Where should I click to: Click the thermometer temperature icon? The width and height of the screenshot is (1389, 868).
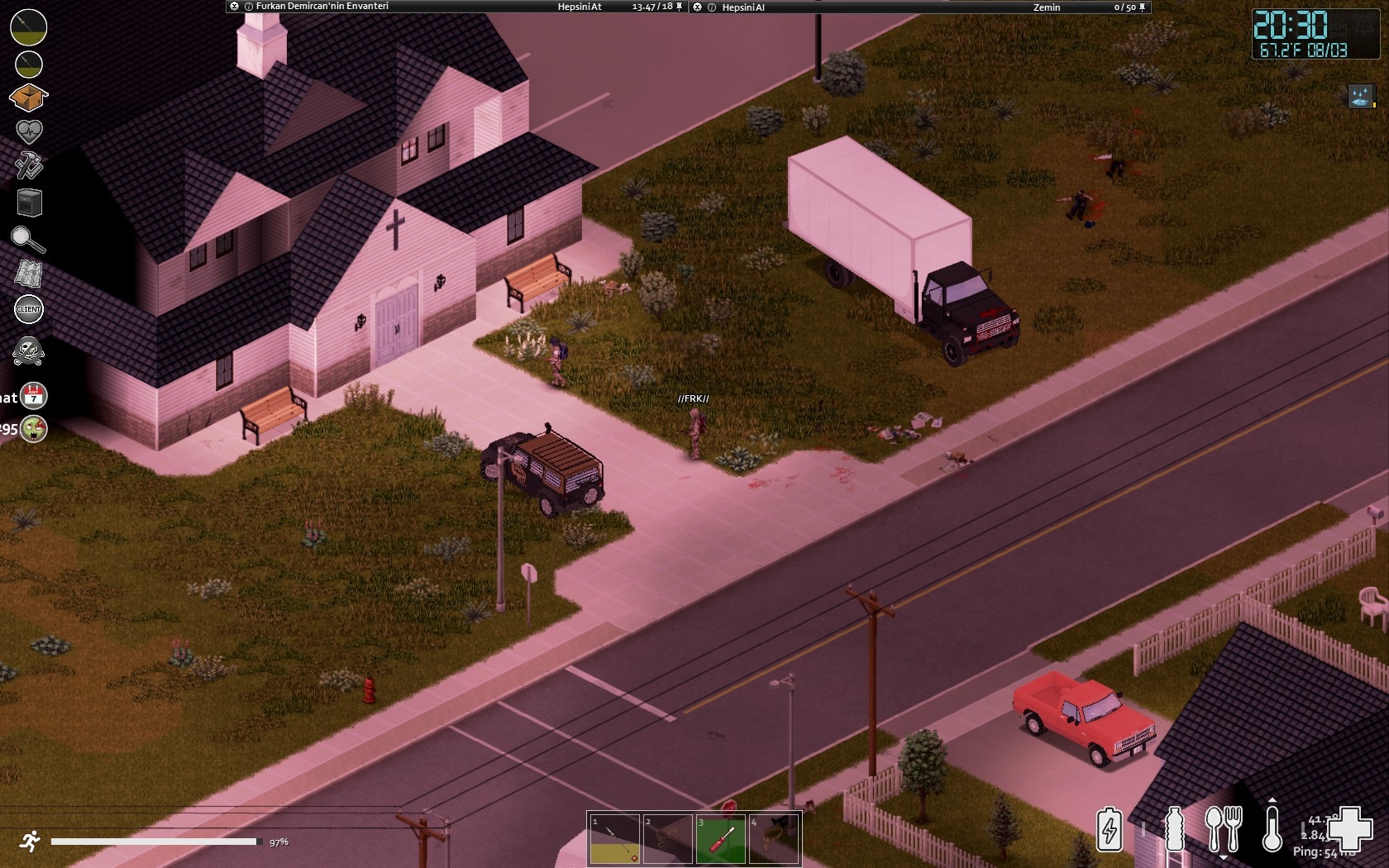point(1272,829)
